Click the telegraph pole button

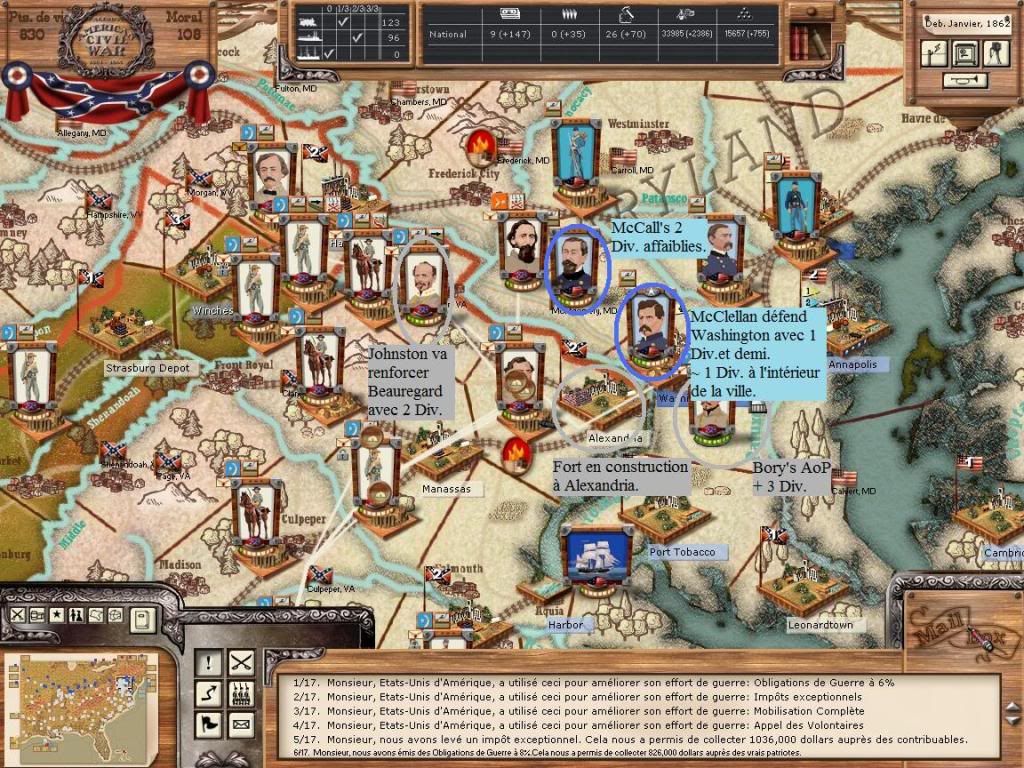coord(935,54)
